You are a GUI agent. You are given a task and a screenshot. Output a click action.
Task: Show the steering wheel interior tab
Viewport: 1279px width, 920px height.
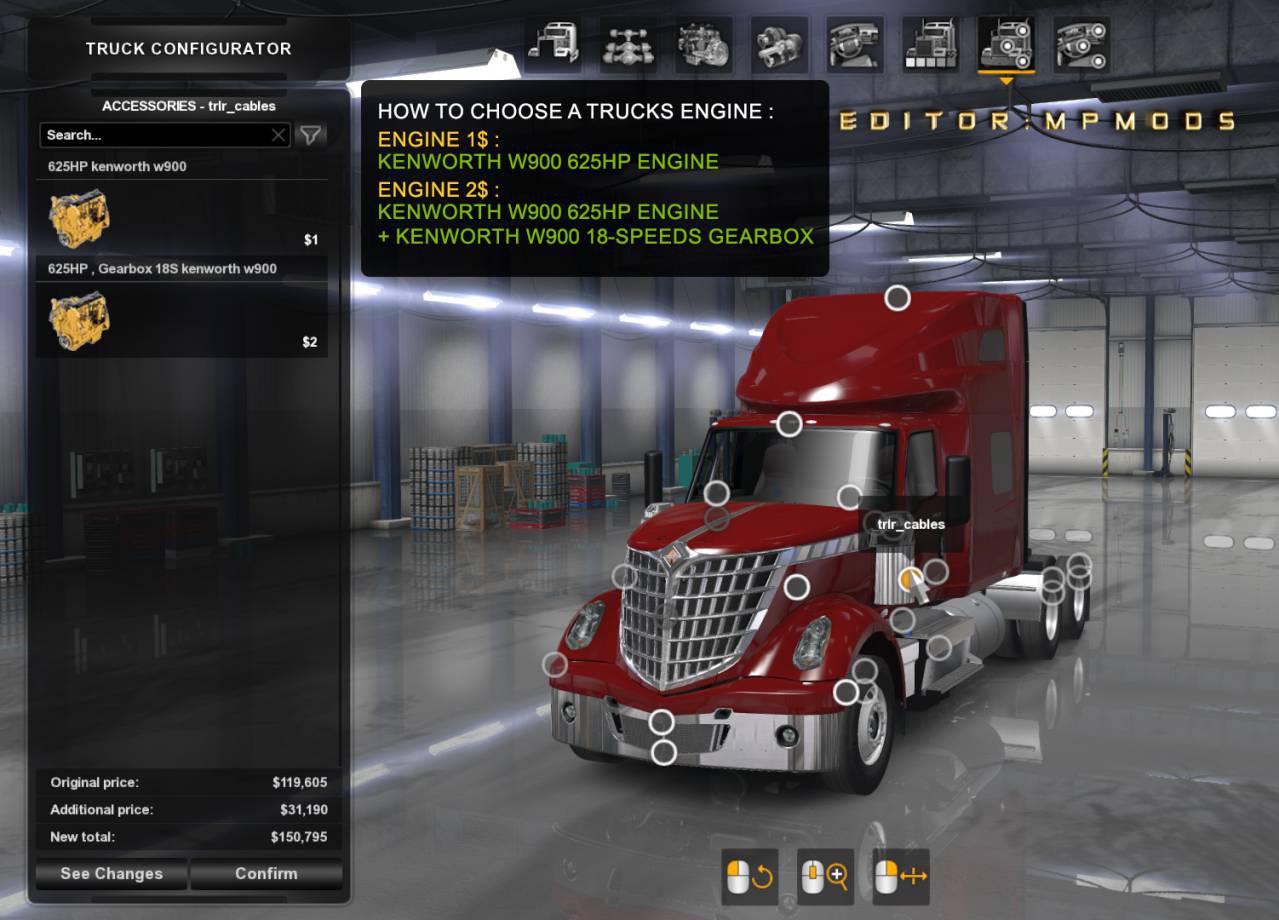click(854, 45)
